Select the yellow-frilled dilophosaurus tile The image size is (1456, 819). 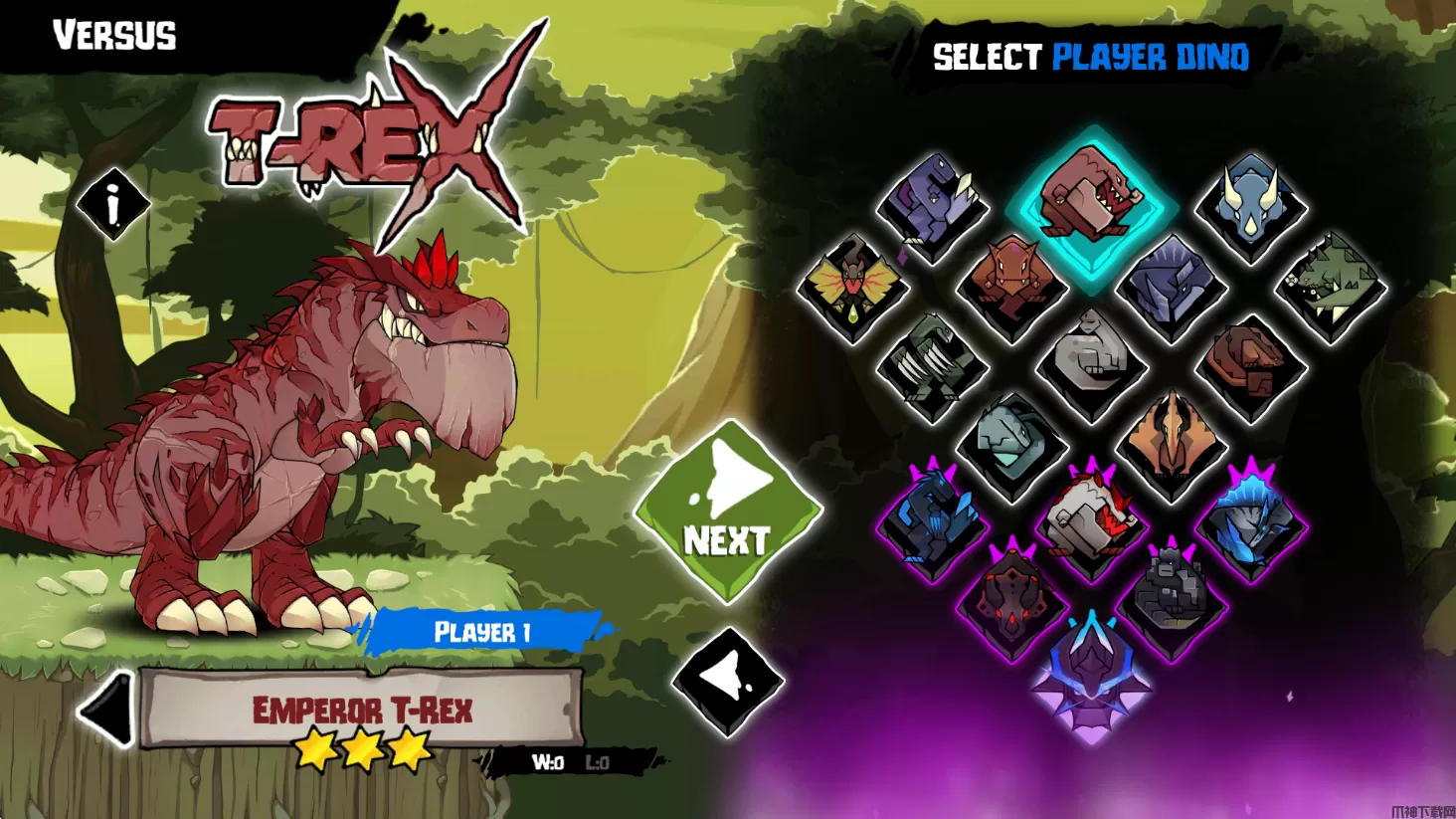click(852, 287)
